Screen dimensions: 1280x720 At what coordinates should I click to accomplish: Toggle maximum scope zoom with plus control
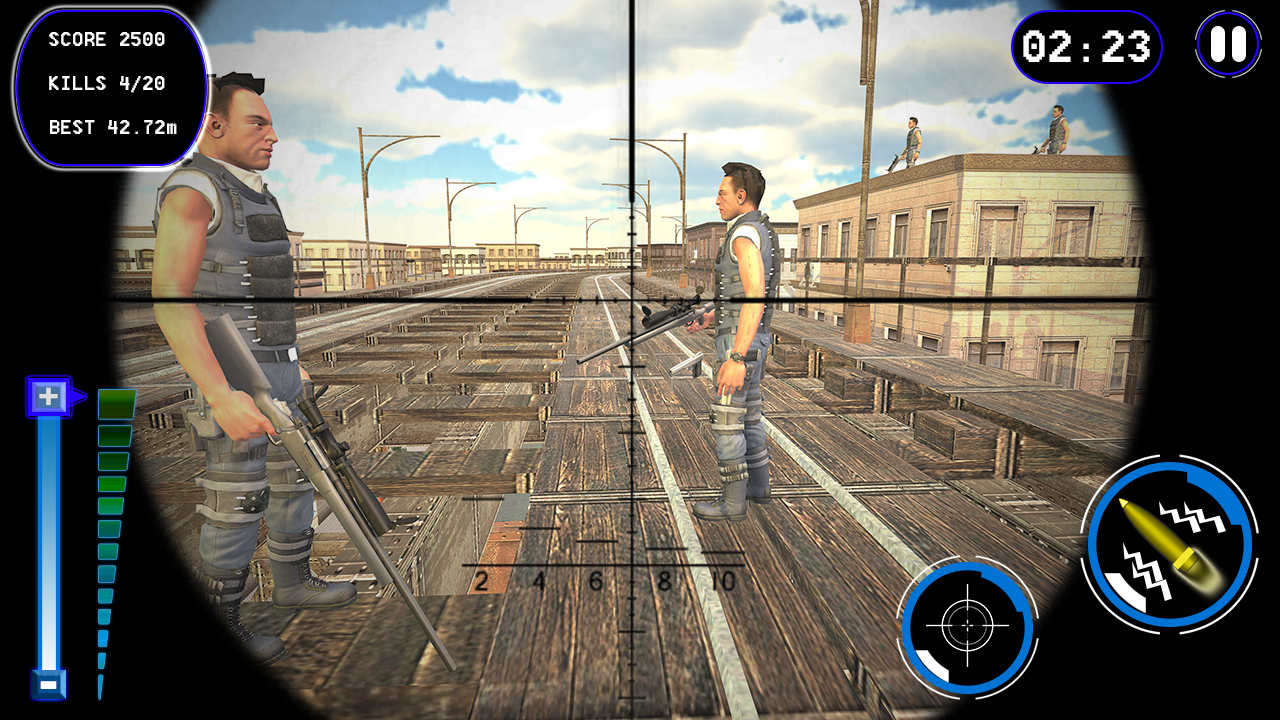[x=46, y=397]
